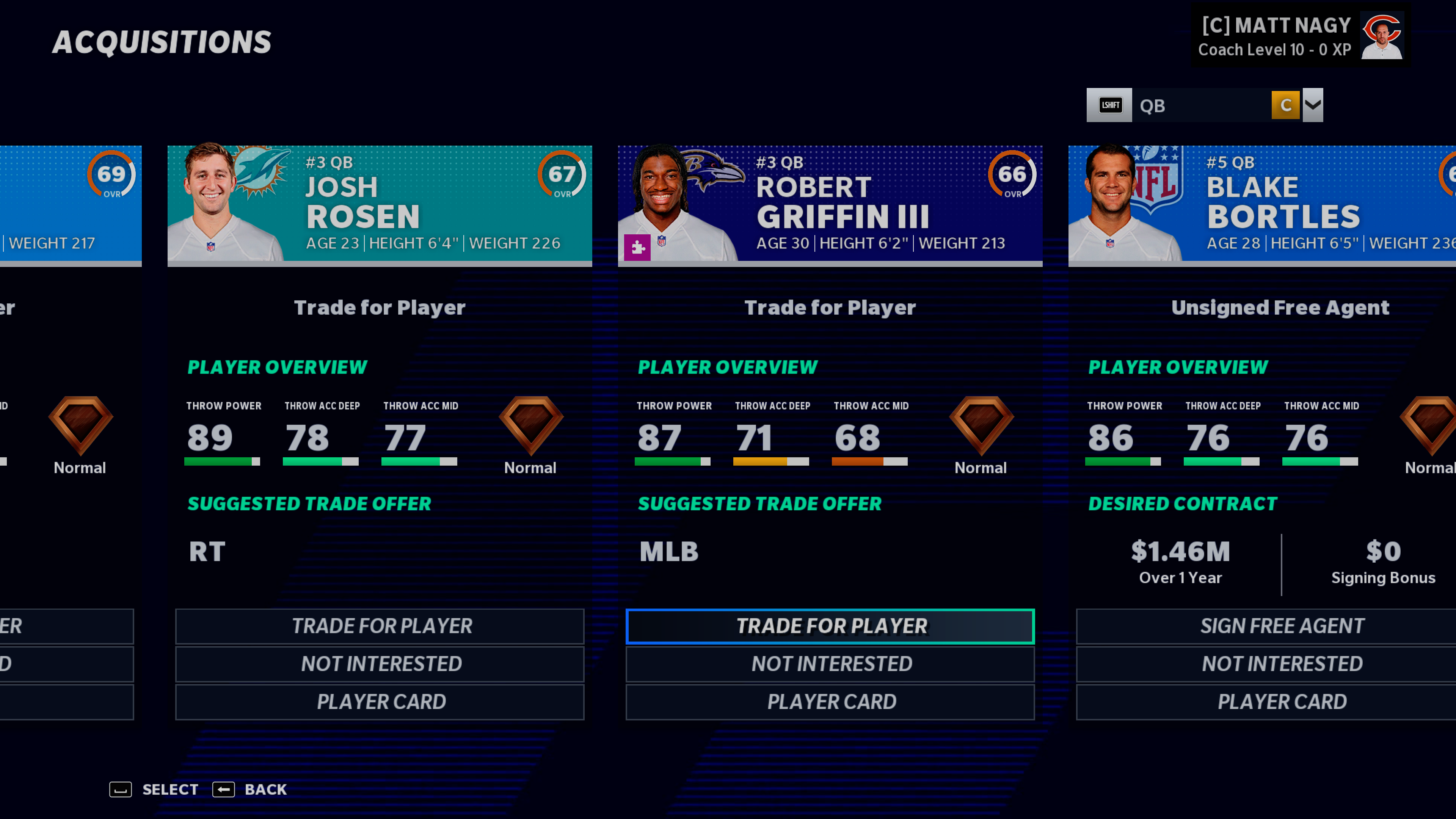
Task: Select the Robert Griffin III player banner
Action: coord(830,204)
